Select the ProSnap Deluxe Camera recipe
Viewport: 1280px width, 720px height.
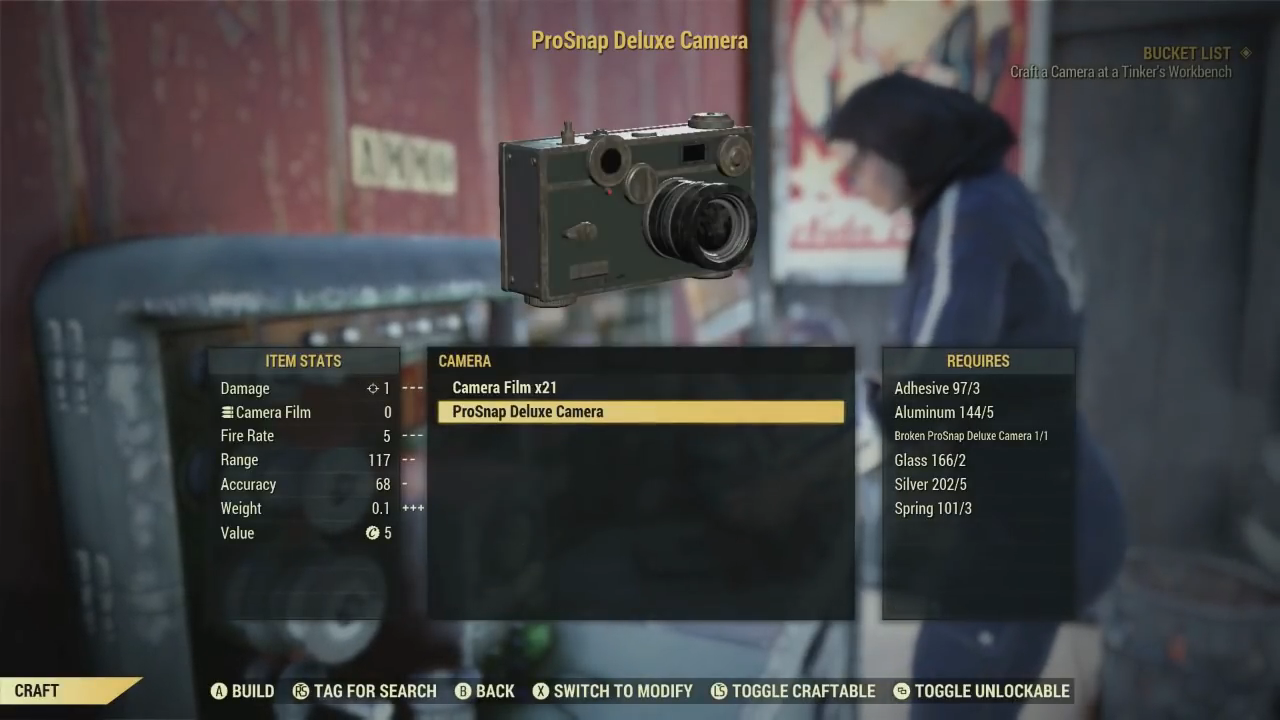(640, 412)
